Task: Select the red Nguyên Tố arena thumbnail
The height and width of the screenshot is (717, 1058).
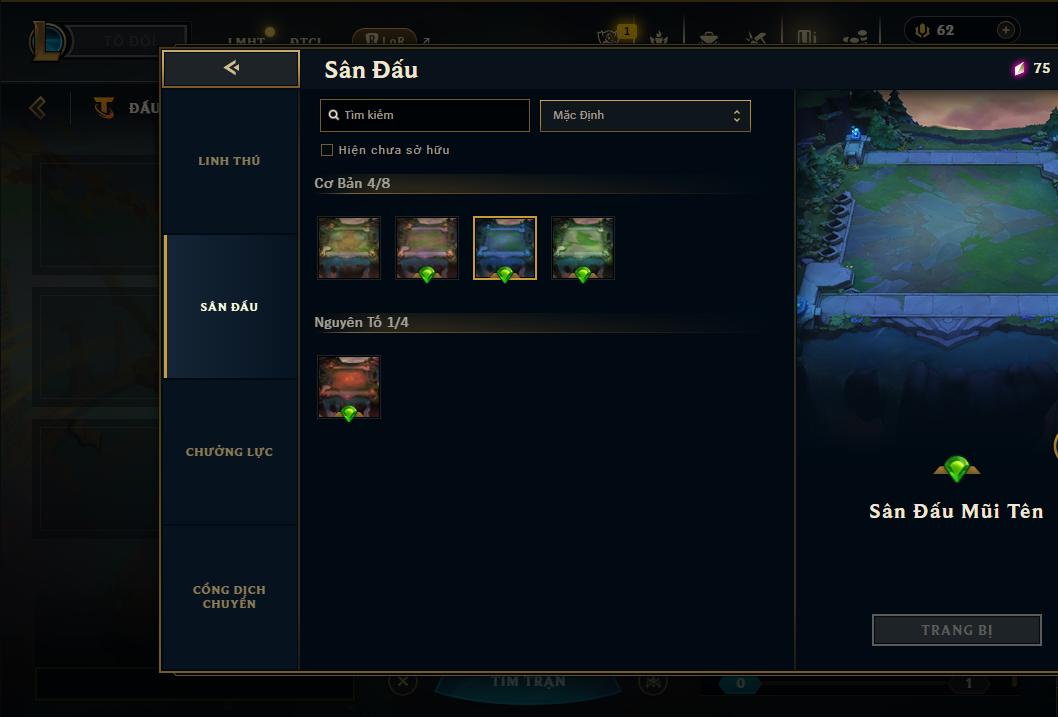Action: (349, 387)
